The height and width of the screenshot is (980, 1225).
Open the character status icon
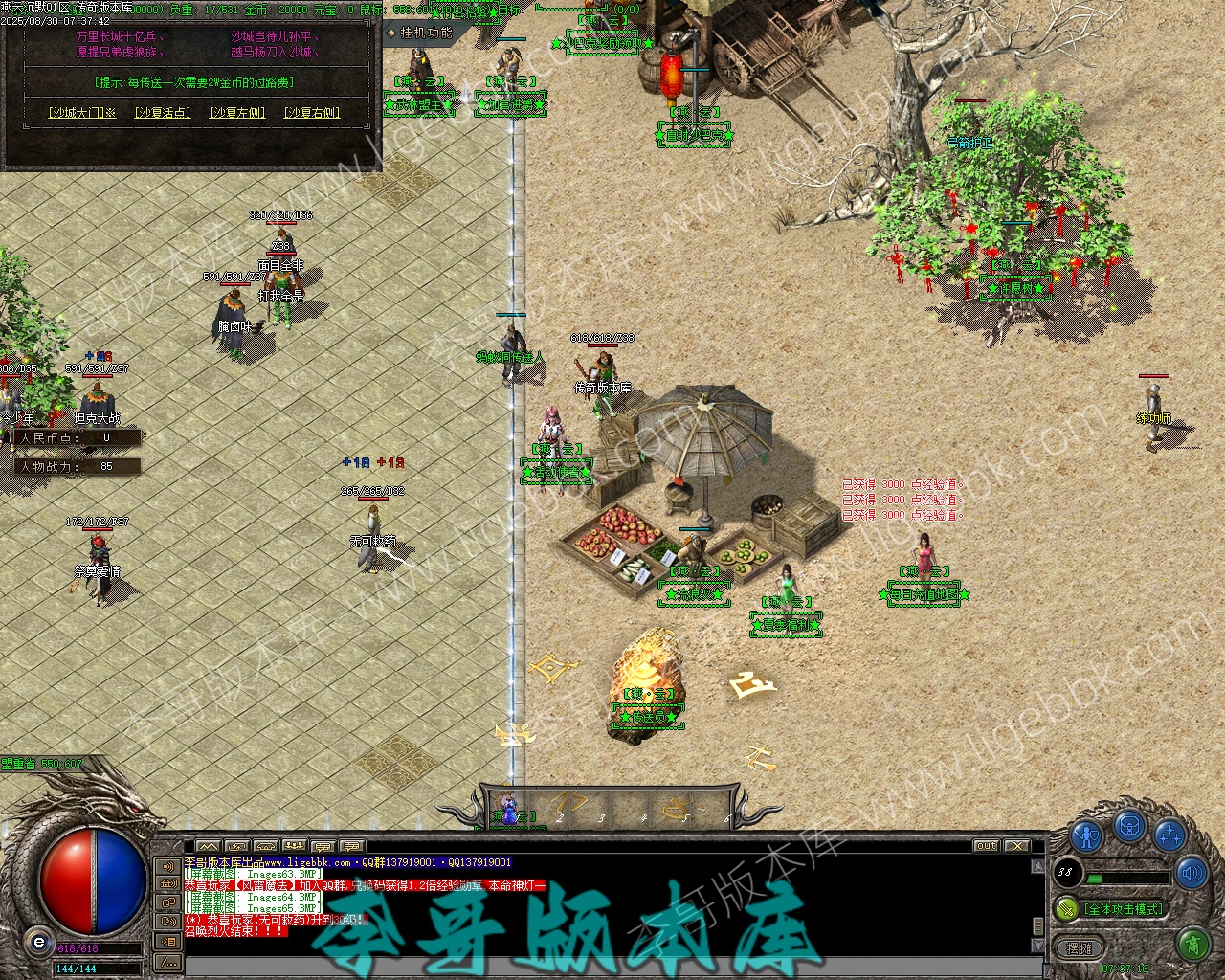(1086, 835)
